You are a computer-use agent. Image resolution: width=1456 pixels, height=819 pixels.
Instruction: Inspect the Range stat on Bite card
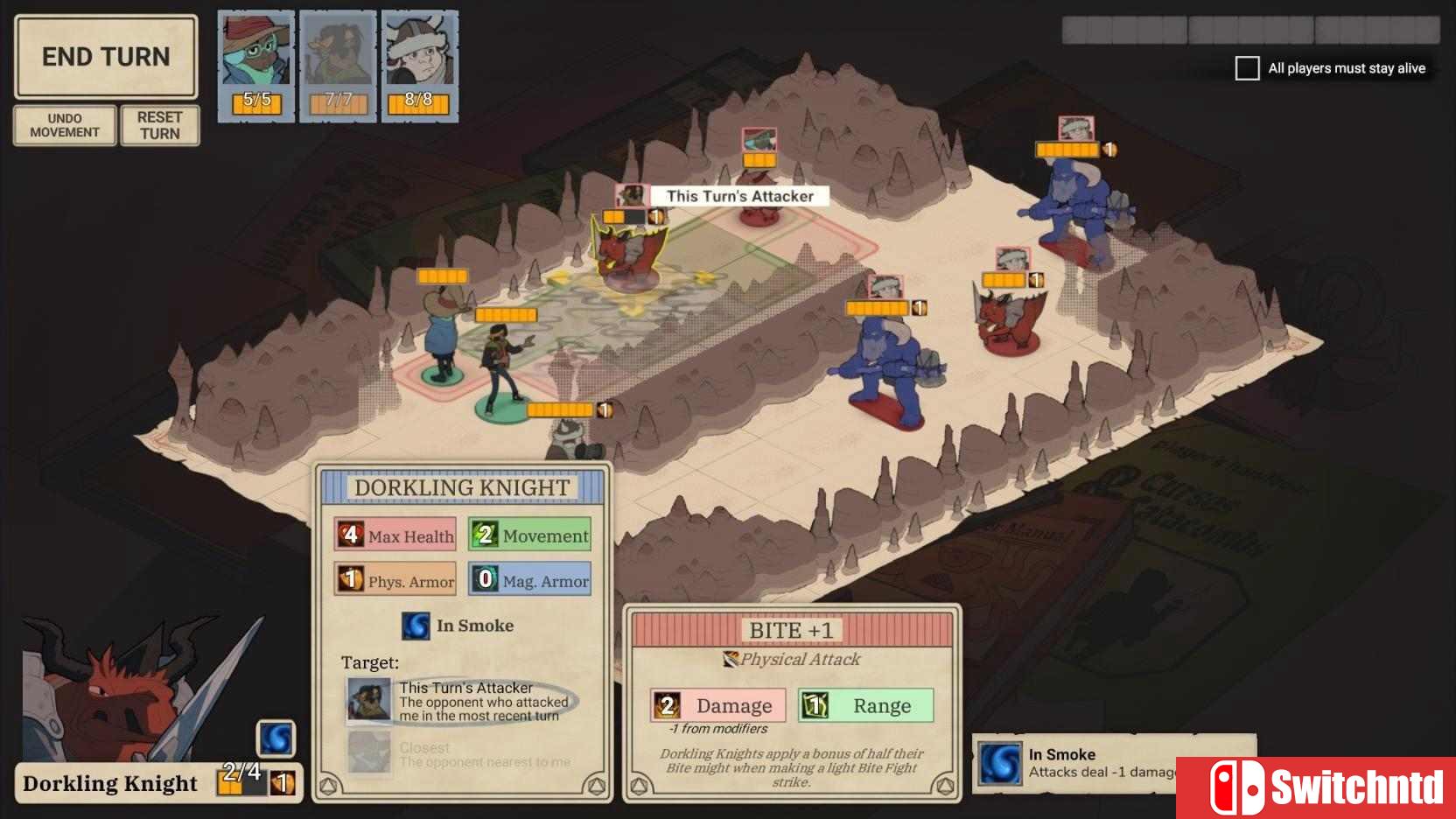865,705
